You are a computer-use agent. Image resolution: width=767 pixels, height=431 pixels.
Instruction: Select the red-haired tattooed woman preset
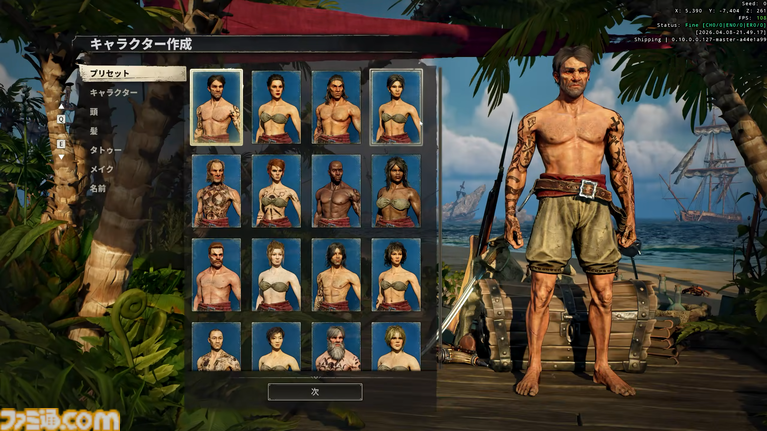(276, 190)
